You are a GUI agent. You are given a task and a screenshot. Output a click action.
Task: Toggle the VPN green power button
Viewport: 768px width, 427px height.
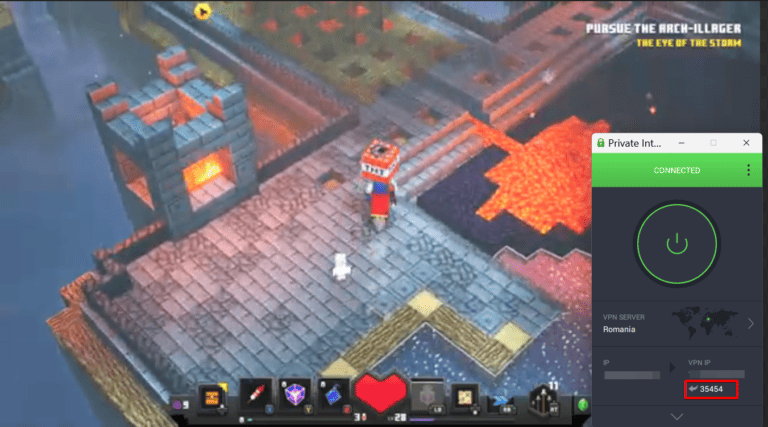tap(676, 242)
